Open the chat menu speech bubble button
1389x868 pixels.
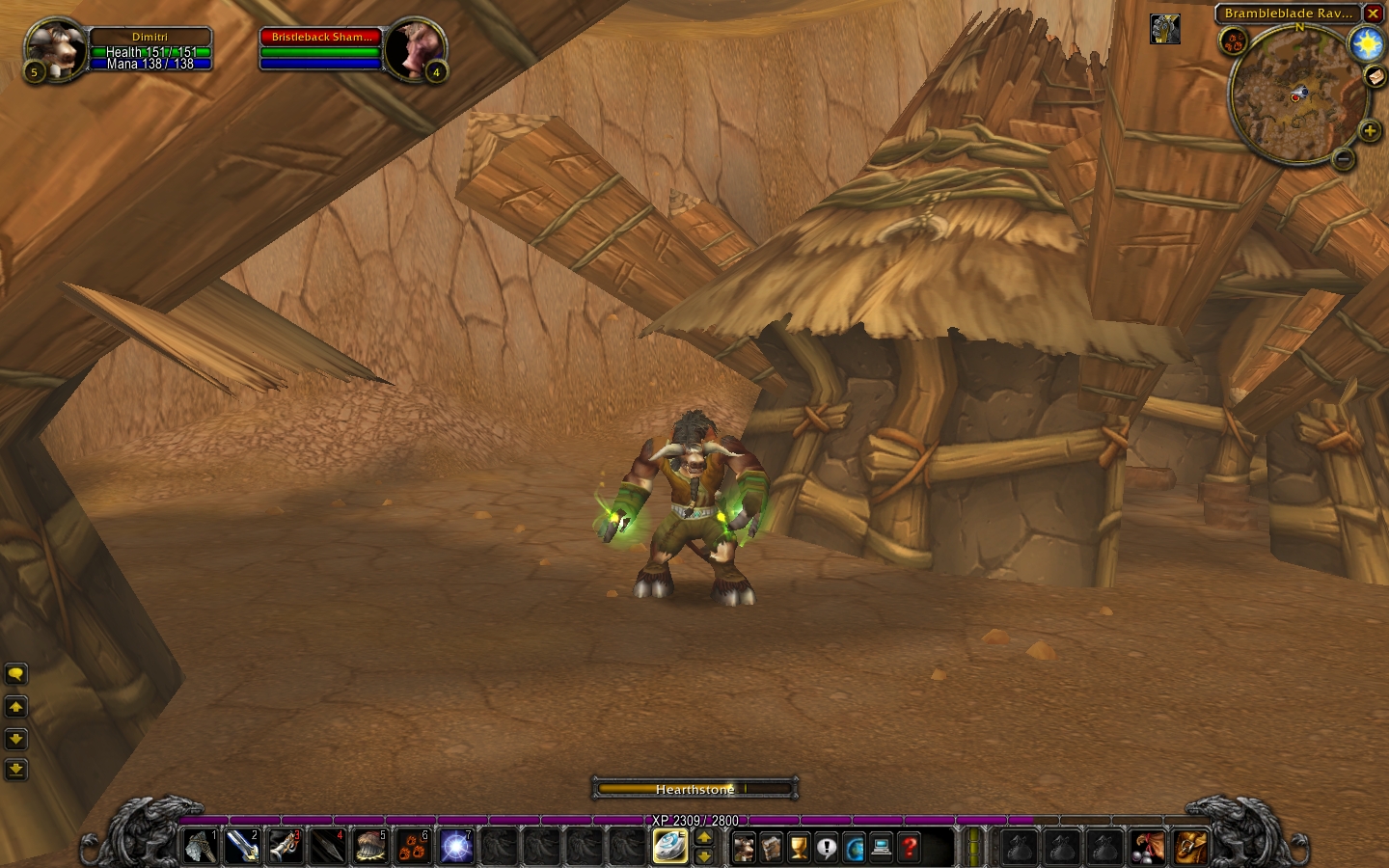(x=16, y=674)
